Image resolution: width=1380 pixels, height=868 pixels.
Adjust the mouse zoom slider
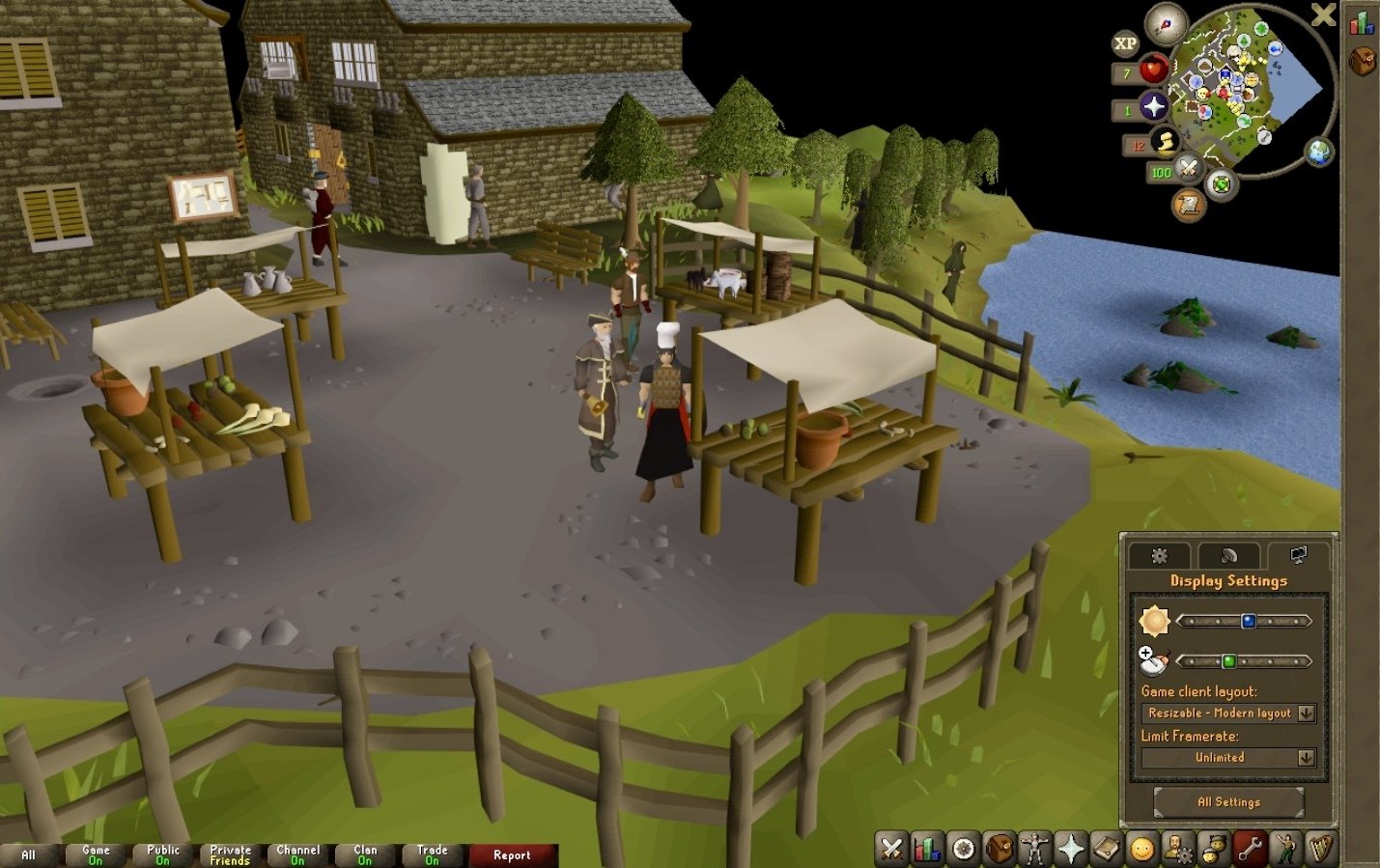pos(1228,661)
